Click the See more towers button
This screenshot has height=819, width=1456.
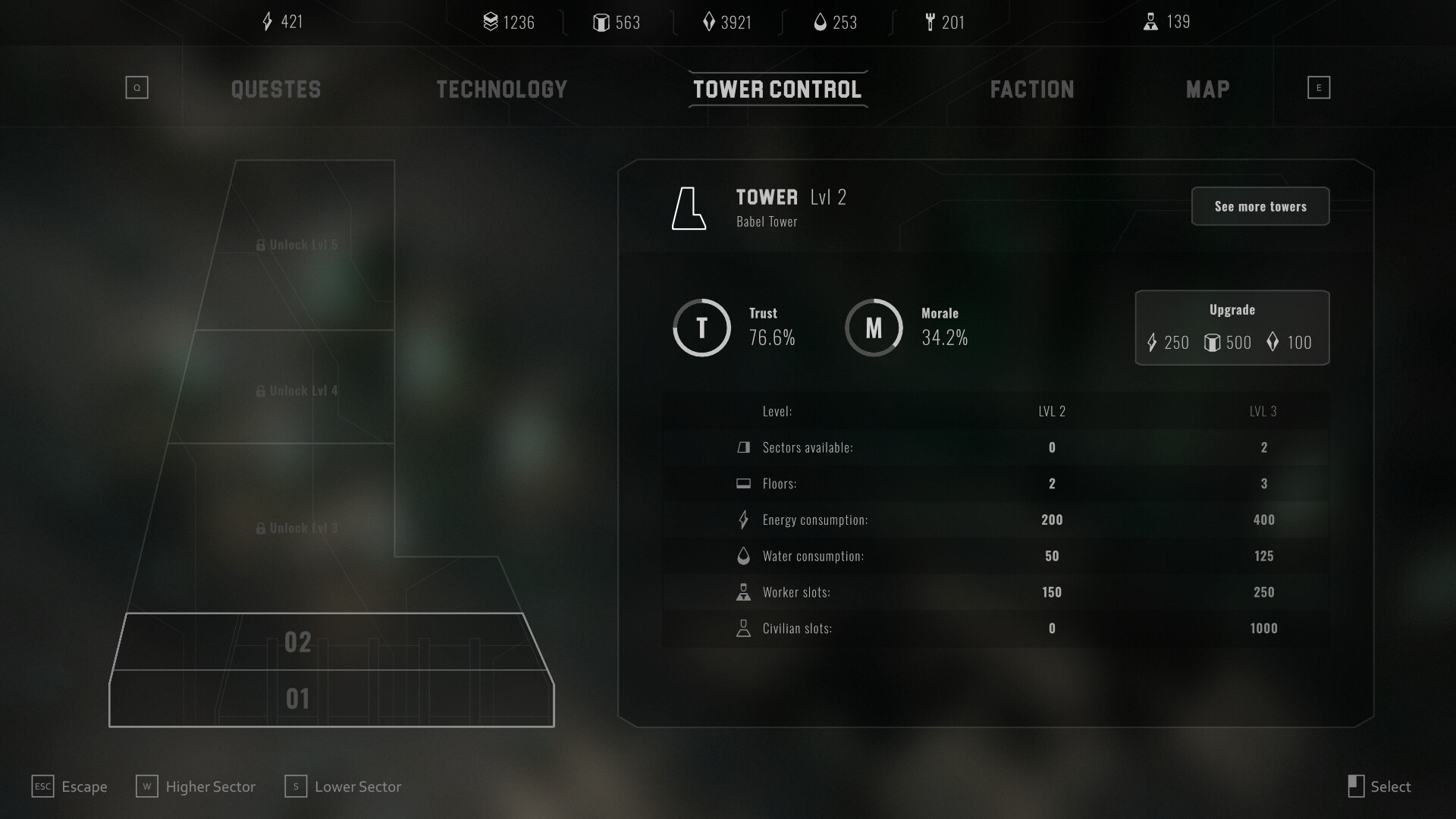pyautogui.click(x=1260, y=206)
